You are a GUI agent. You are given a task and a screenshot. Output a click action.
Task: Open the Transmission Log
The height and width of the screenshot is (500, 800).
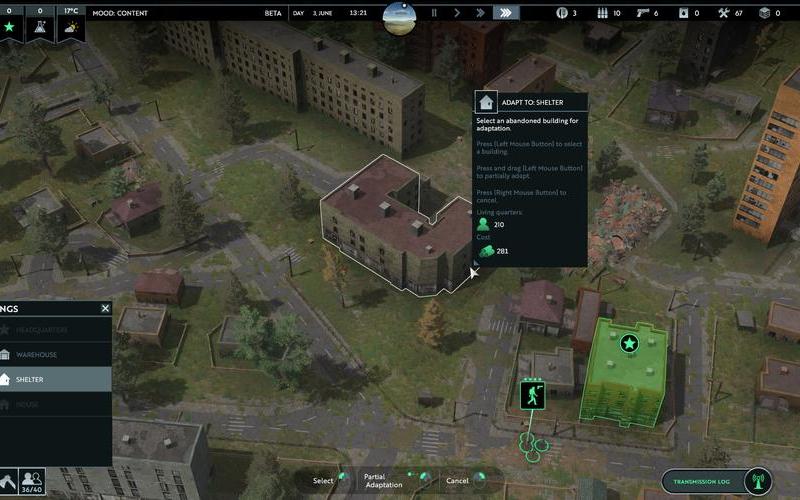[718, 481]
